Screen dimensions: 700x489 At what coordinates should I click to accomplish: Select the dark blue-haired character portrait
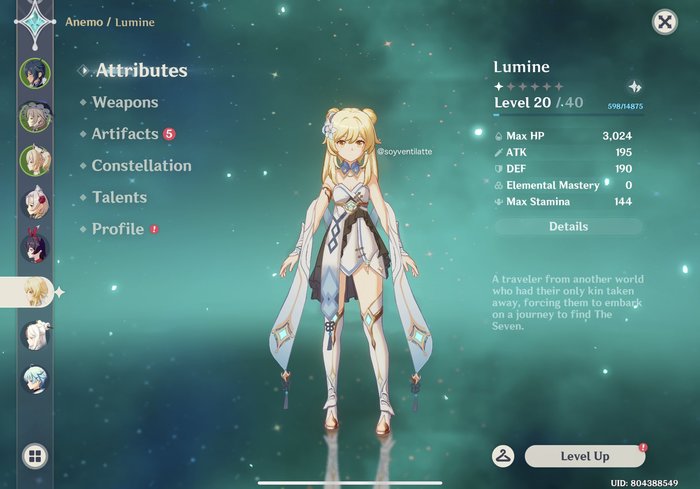point(35,73)
